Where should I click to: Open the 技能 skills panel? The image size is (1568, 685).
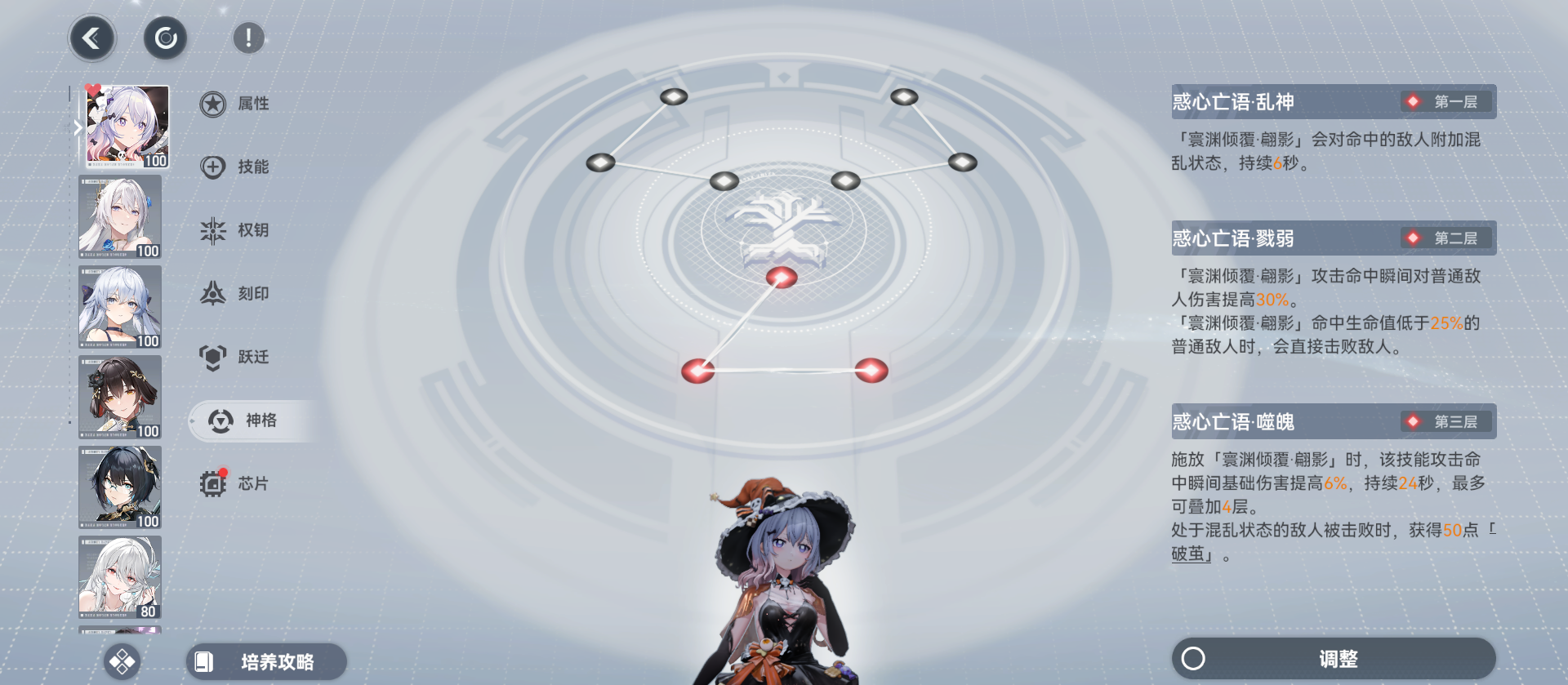(x=212, y=167)
